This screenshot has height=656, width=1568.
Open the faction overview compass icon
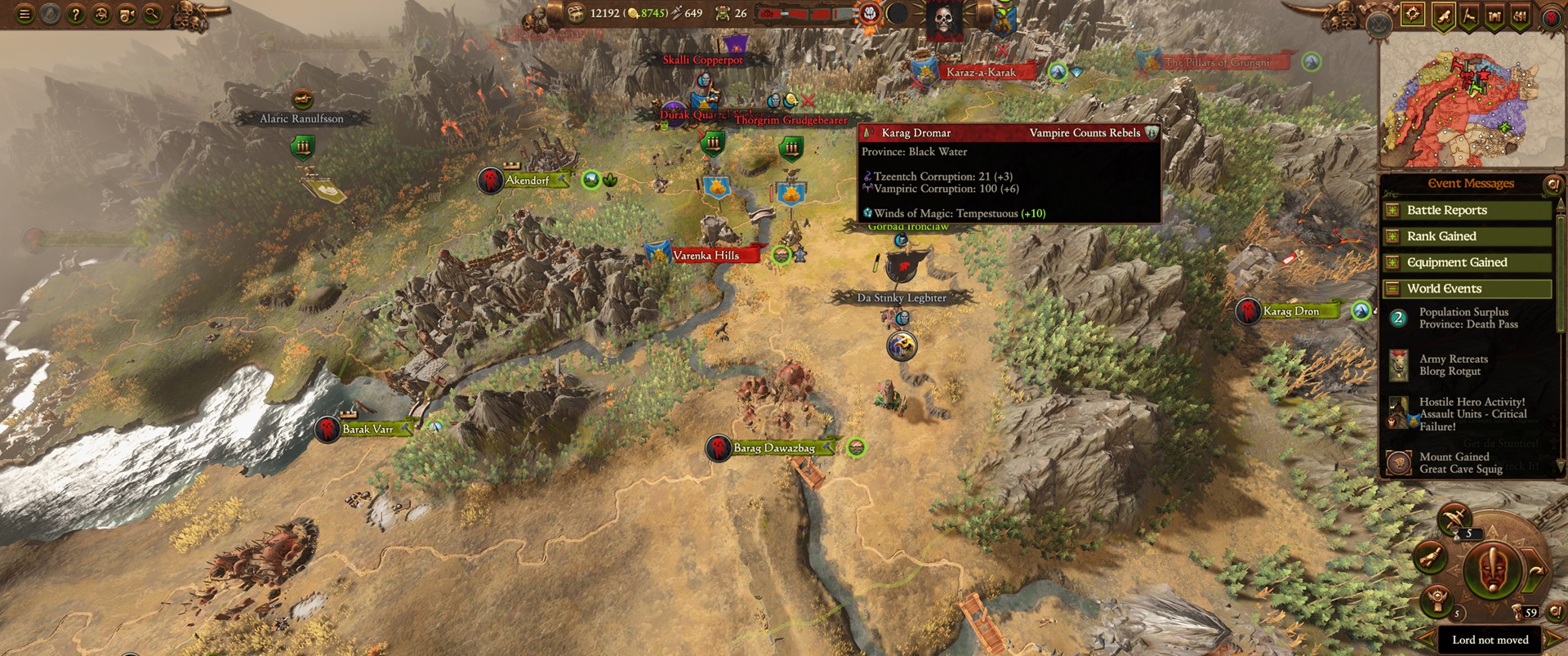coord(1413,14)
